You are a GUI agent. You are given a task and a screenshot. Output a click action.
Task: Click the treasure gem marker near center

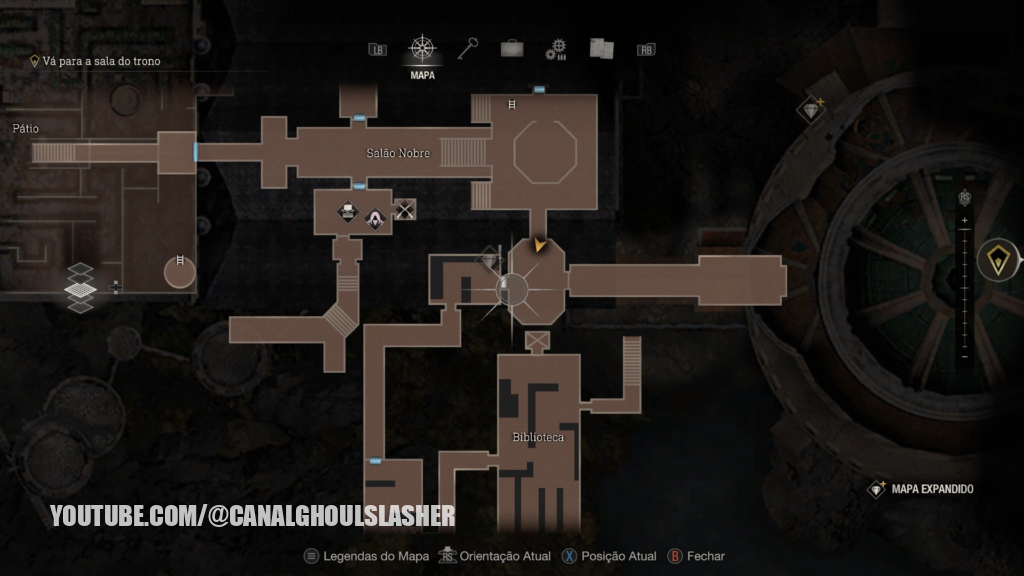[489, 258]
